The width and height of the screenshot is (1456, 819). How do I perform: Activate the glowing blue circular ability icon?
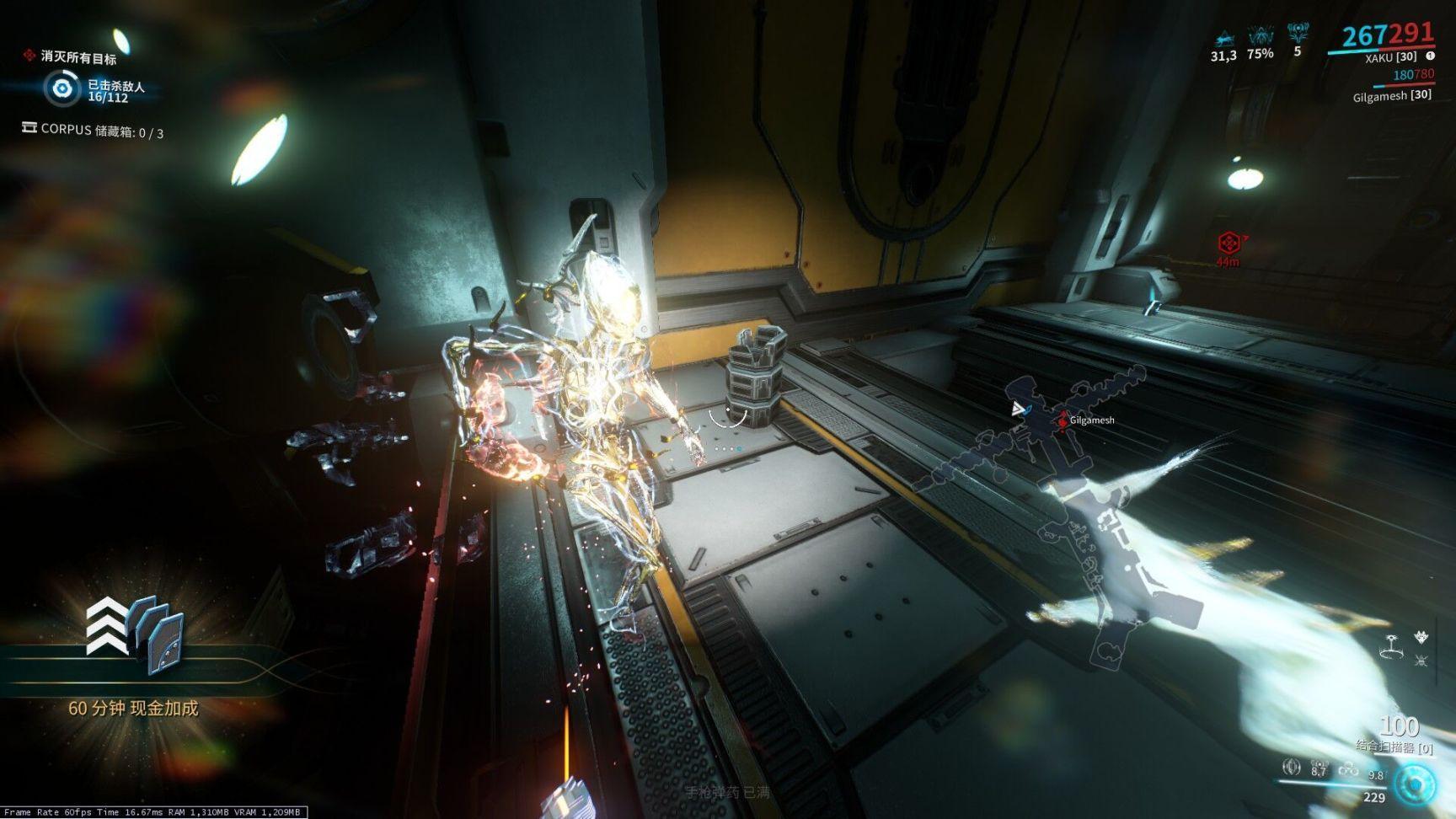pos(1416,784)
